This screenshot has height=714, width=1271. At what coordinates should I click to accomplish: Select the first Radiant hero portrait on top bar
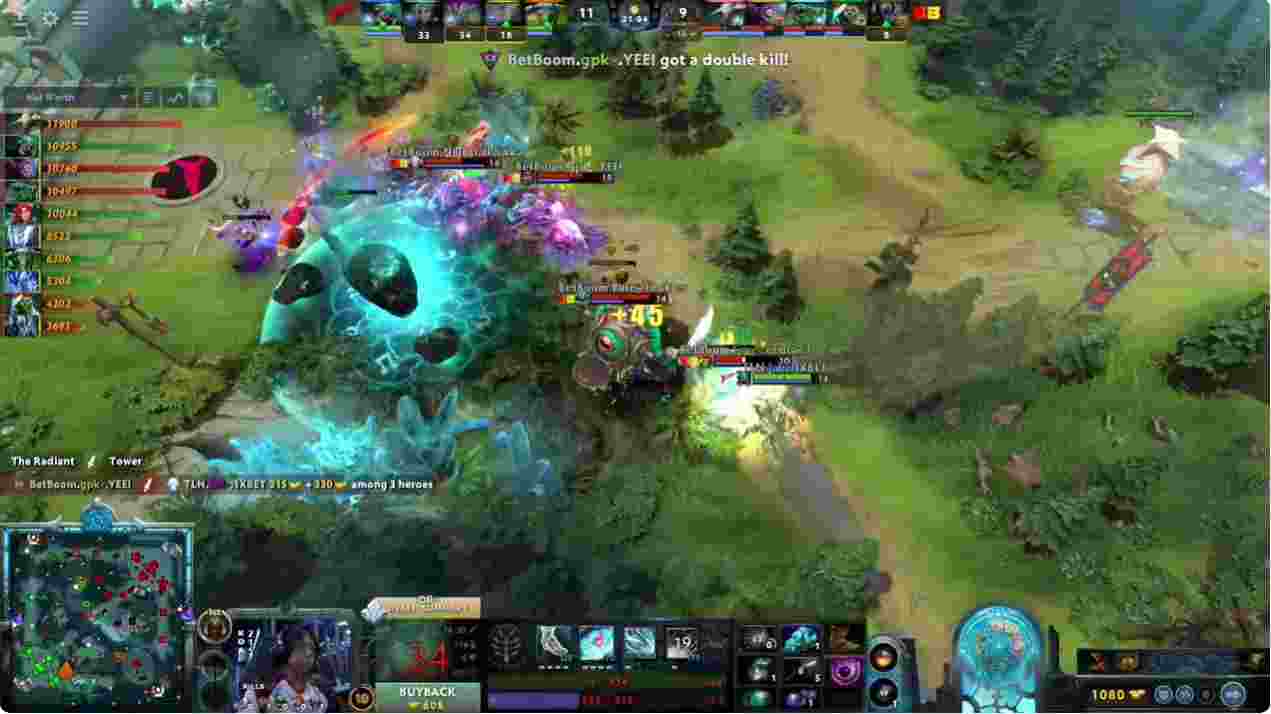click(380, 14)
